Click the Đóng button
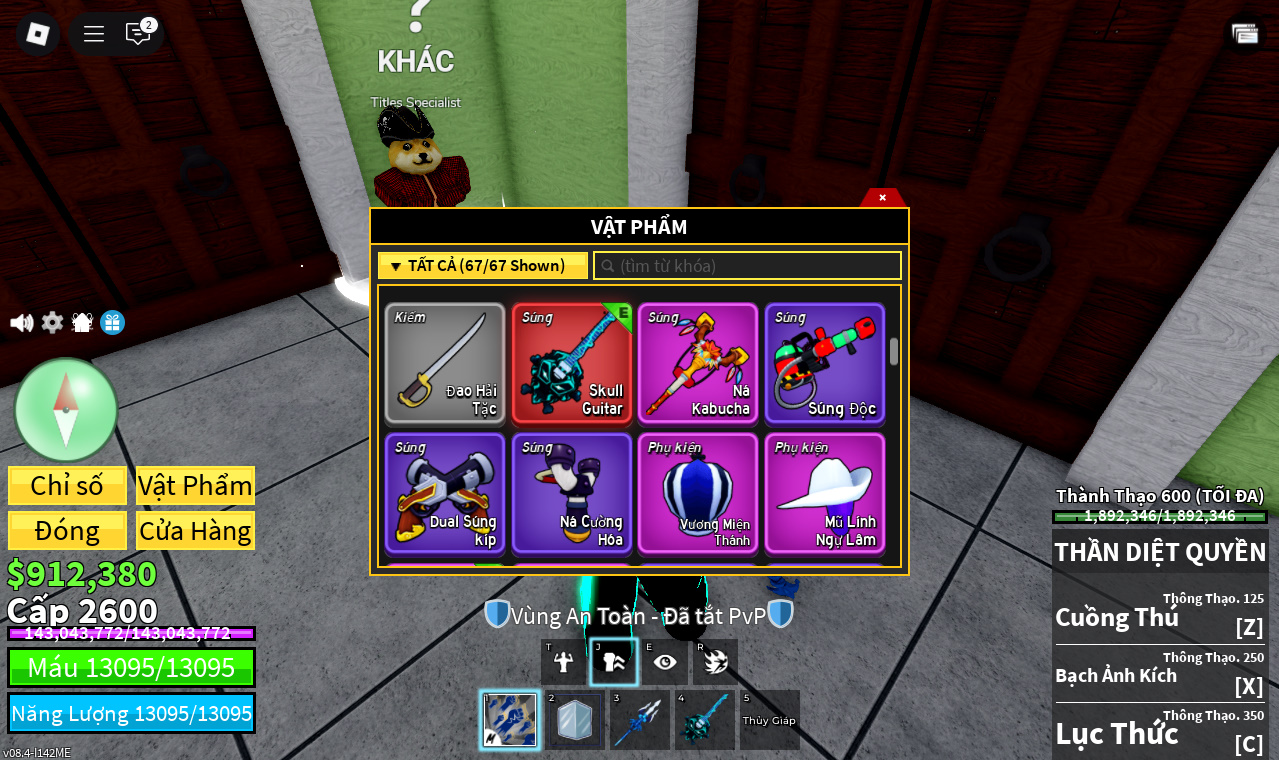 click(67, 531)
